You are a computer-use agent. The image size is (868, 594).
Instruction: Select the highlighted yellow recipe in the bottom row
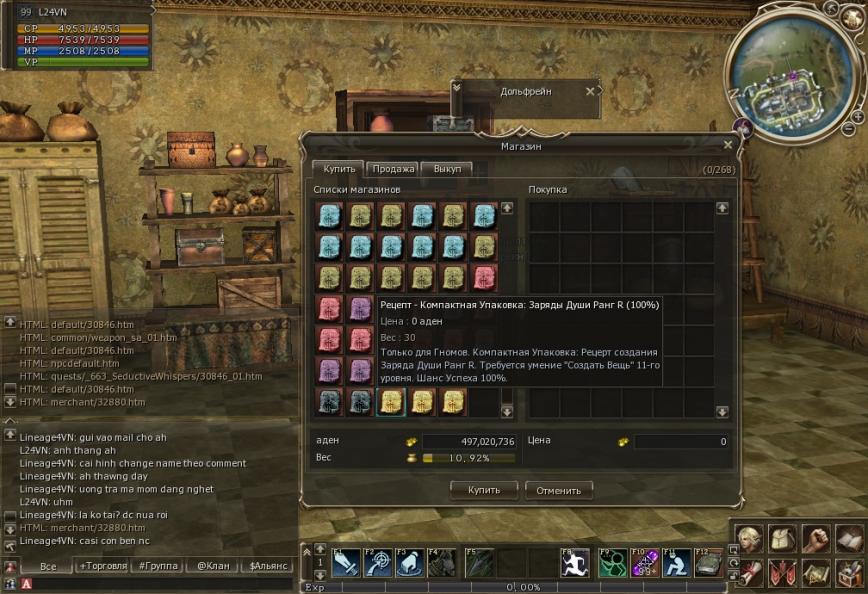coord(390,401)
